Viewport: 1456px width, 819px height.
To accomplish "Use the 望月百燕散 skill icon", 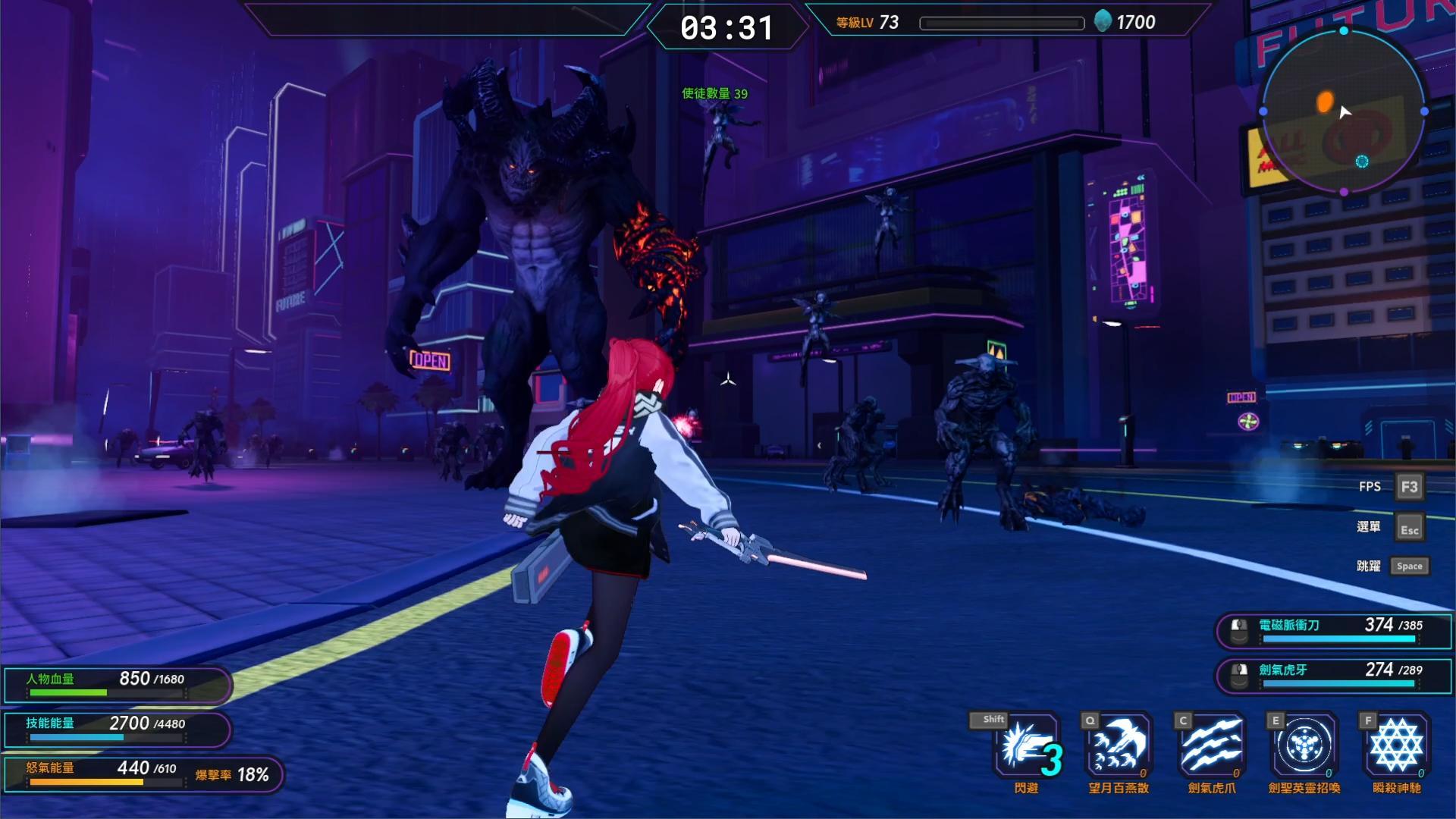I will click(x=1119, y=746).
